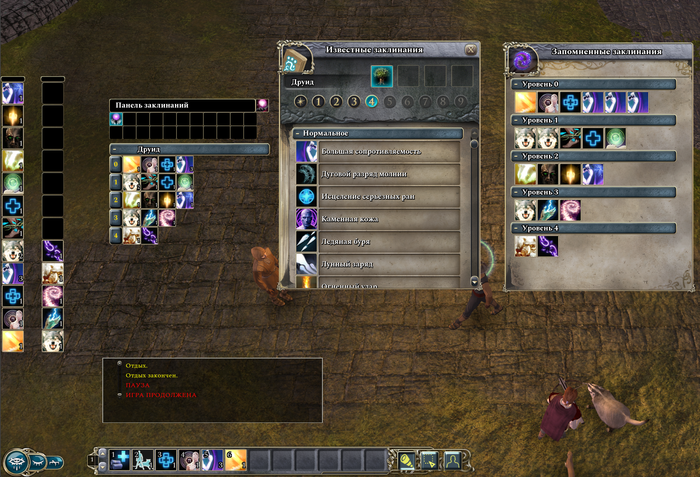700x477 pixels.
Task: Activate hotbar slot 1 blue cross spell
Action: pos(120,459)
